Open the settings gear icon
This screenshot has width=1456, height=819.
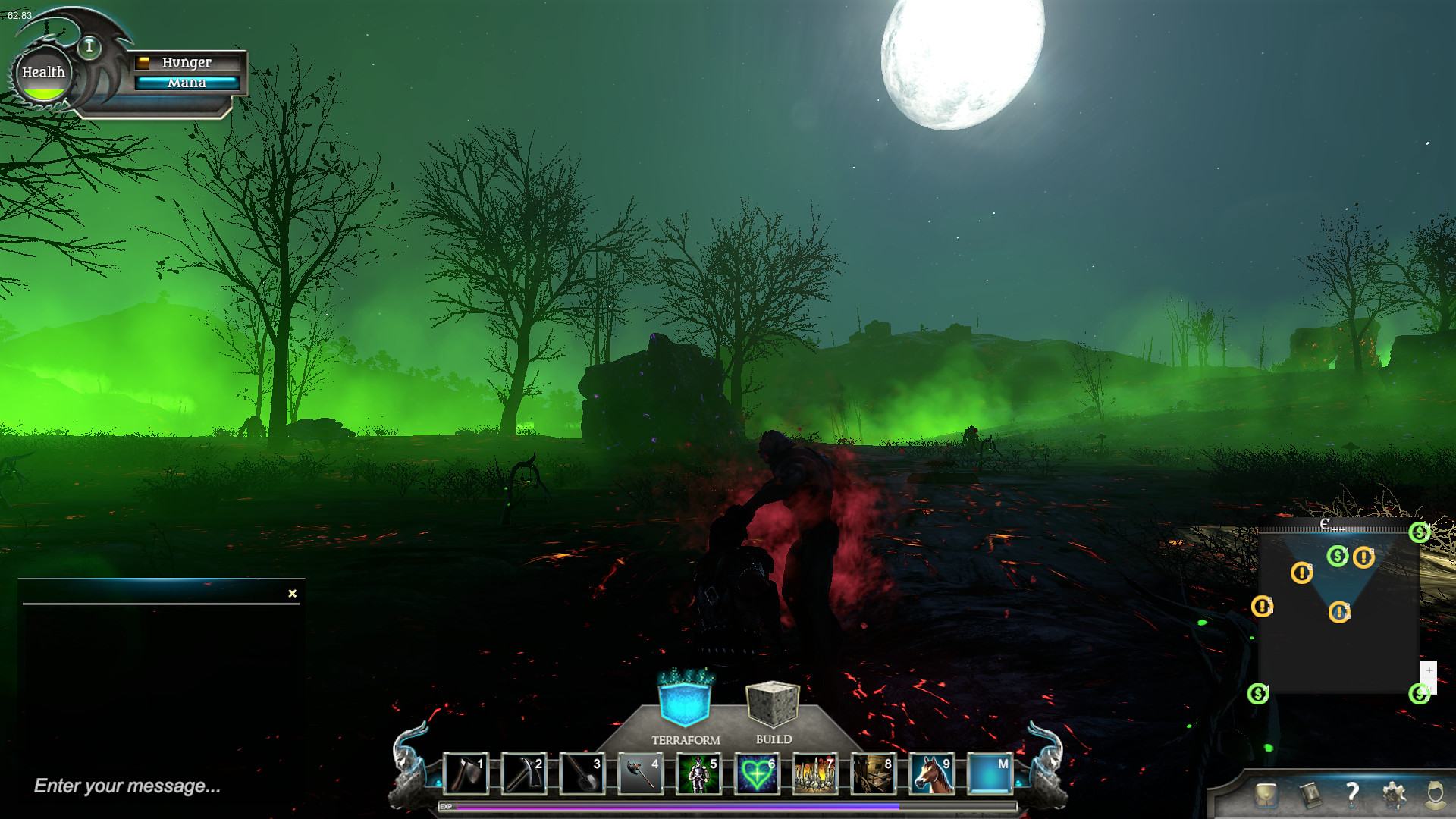click(1394, 794)
